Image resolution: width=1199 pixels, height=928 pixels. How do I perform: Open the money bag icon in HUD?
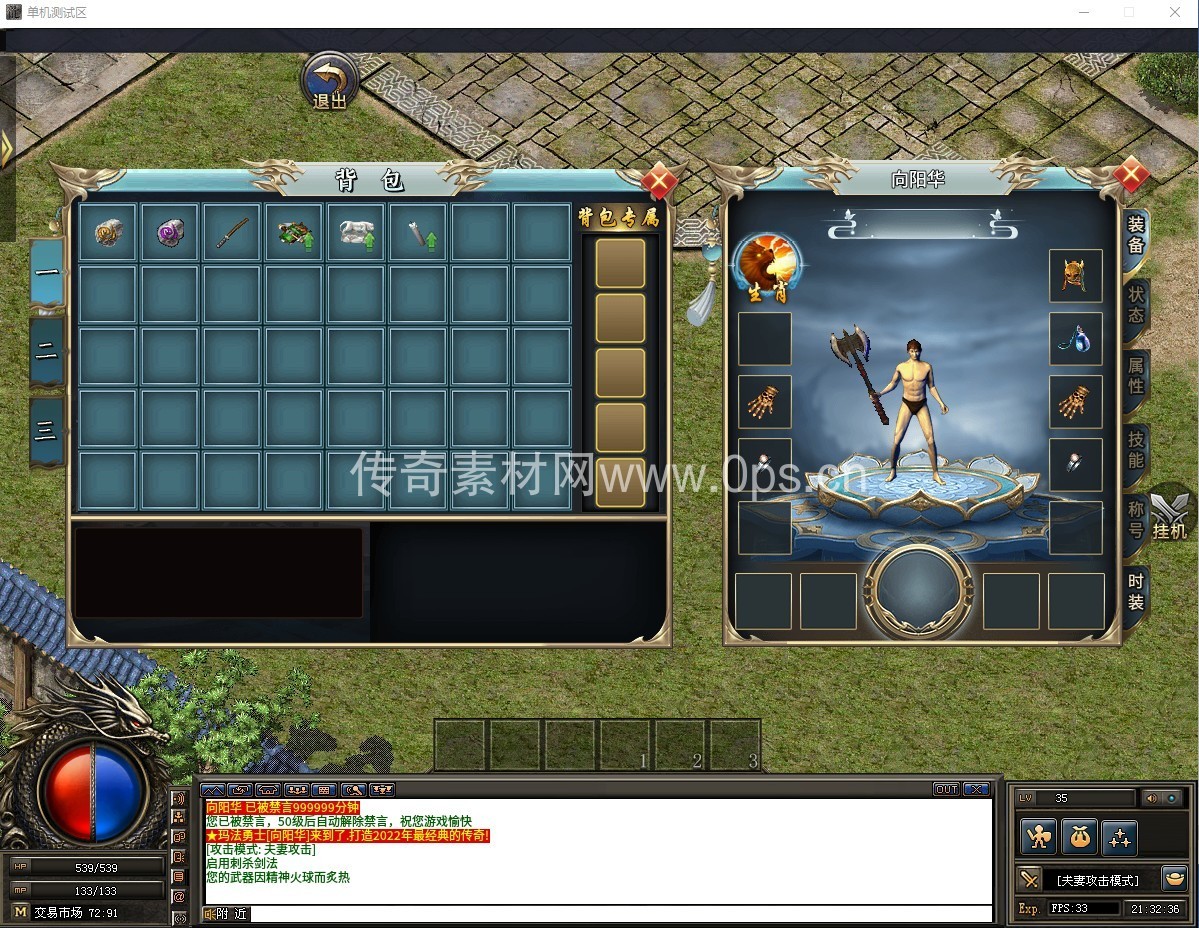tap(1079, 837)
